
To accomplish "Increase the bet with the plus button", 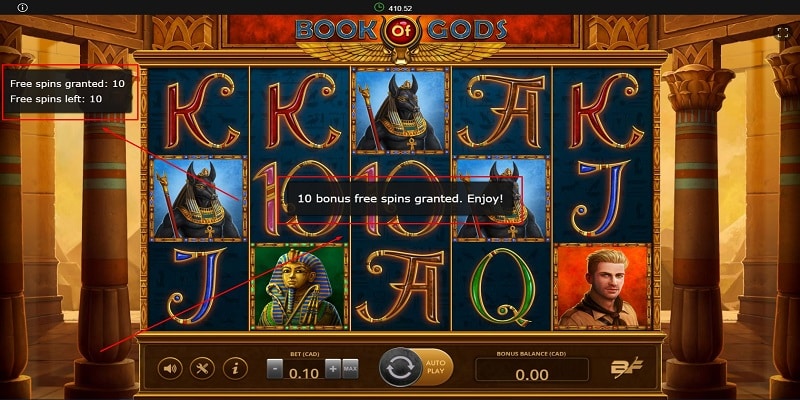I will [x=333, y=368].
